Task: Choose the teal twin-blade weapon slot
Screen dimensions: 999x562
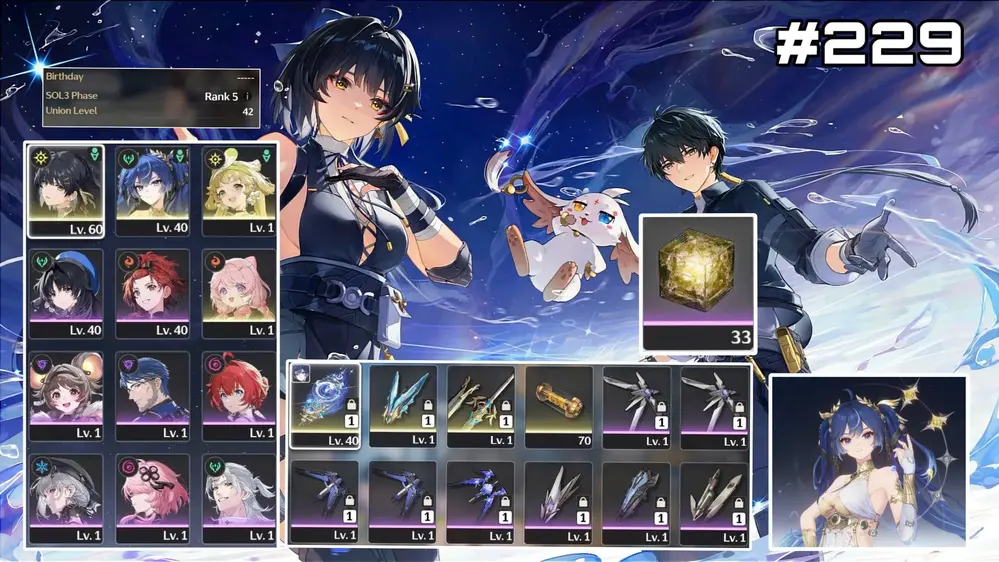Action: click(403, 405)
